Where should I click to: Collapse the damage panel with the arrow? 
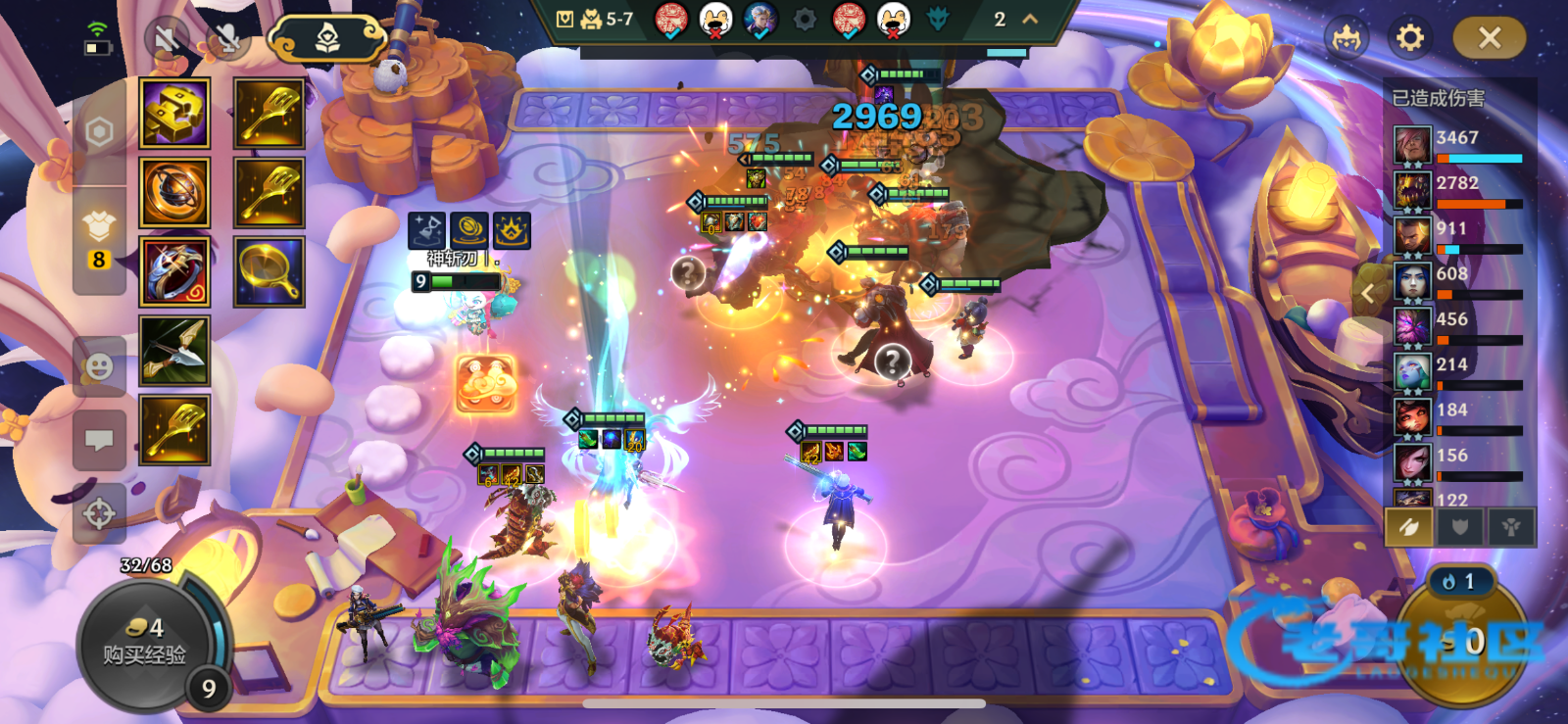click(1368, 292)
